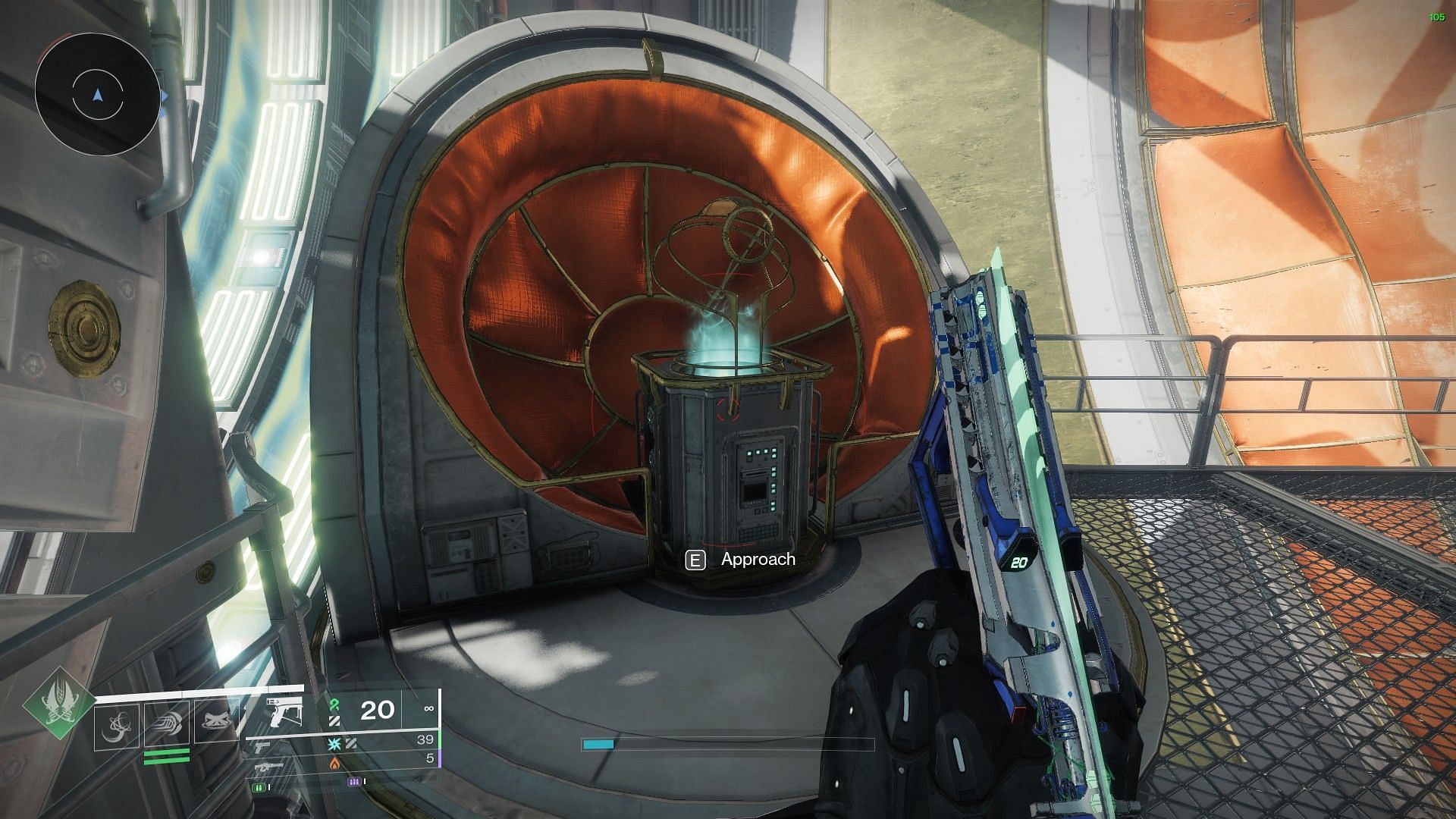Viewport: 1456px width, 819px height.
Task: Switch to the second weapon pistol icon
Action: [262, 748]
